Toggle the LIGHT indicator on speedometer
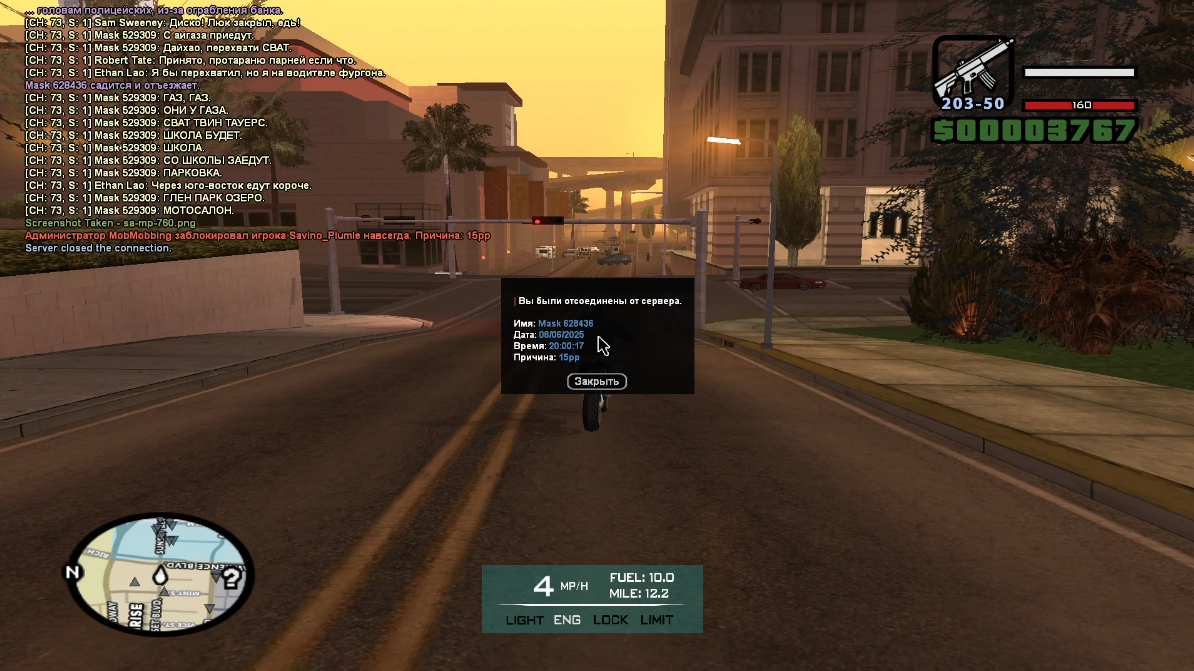 525,620
